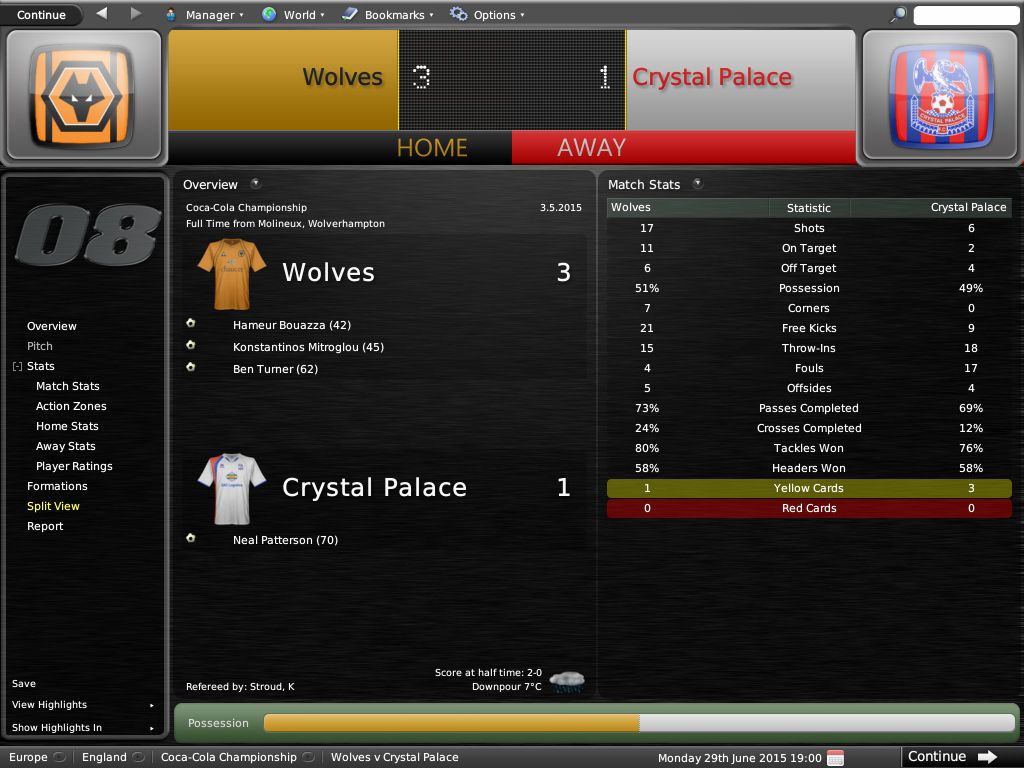Viewport: 1024px width, 768px height.
Task: Open View Highlights submenu
Action: click(50, 705)
